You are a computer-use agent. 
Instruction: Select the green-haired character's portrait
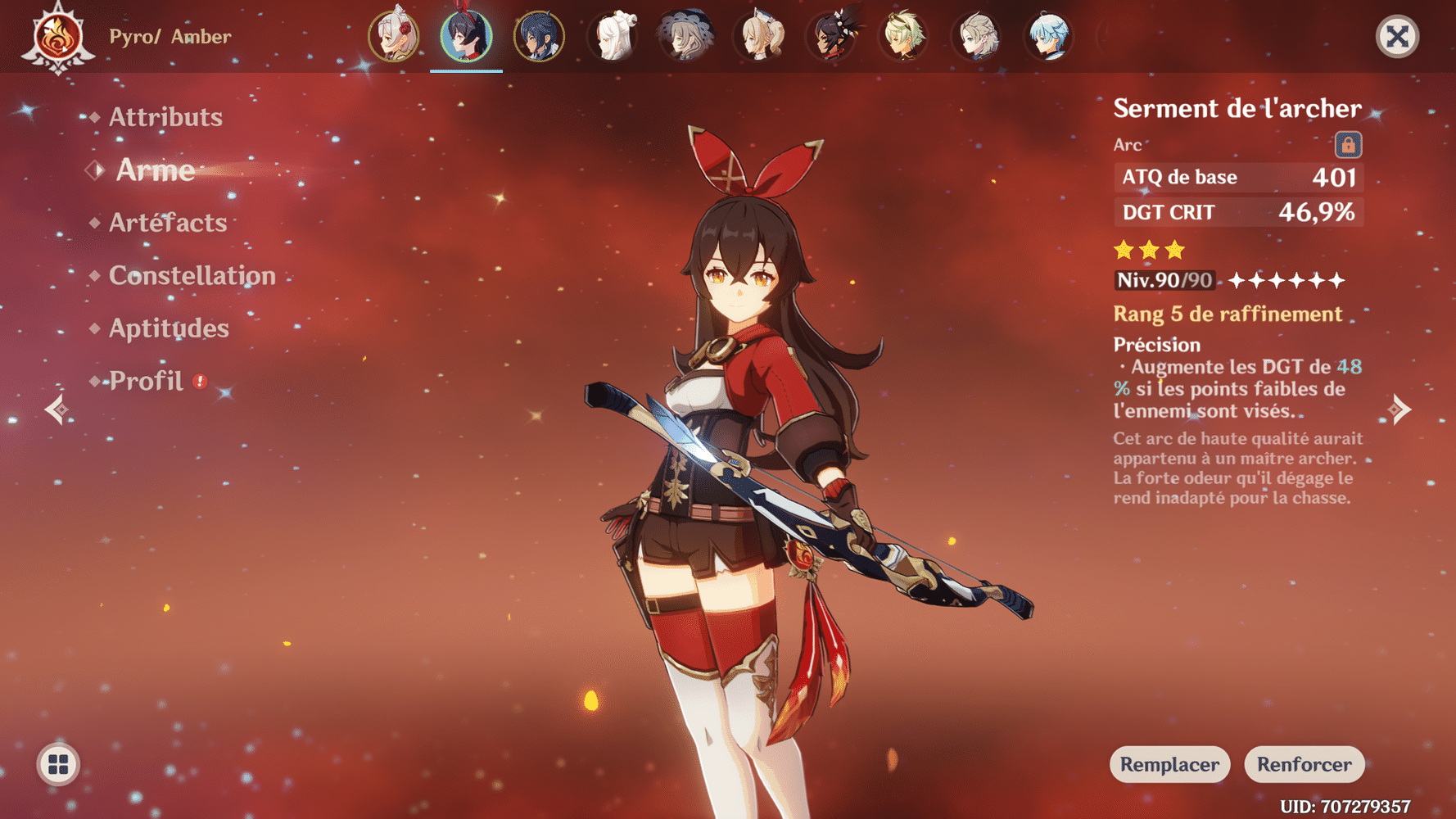902,37
